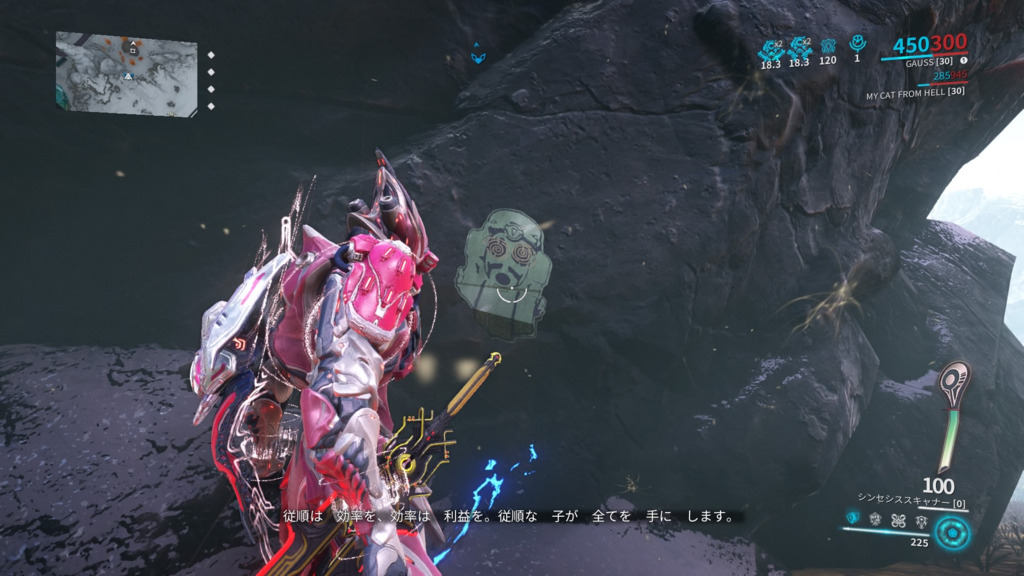The width and height of the screenshot is (1024, 576).
Task: Open the minimap in the corner
Action: (x=126, y=72)
